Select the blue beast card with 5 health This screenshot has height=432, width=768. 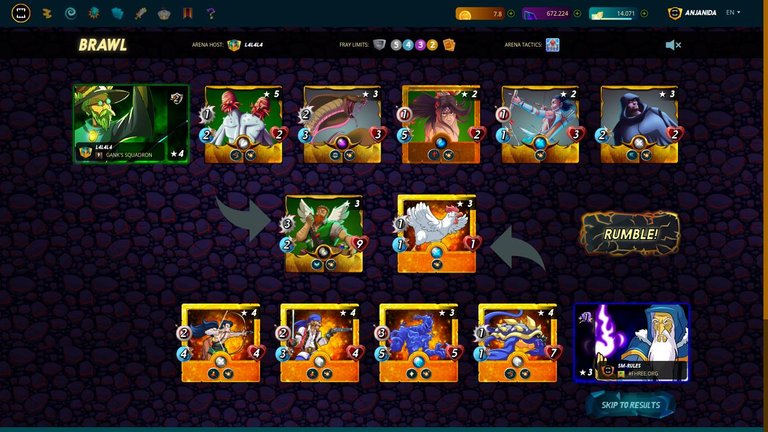click(418, 343)
